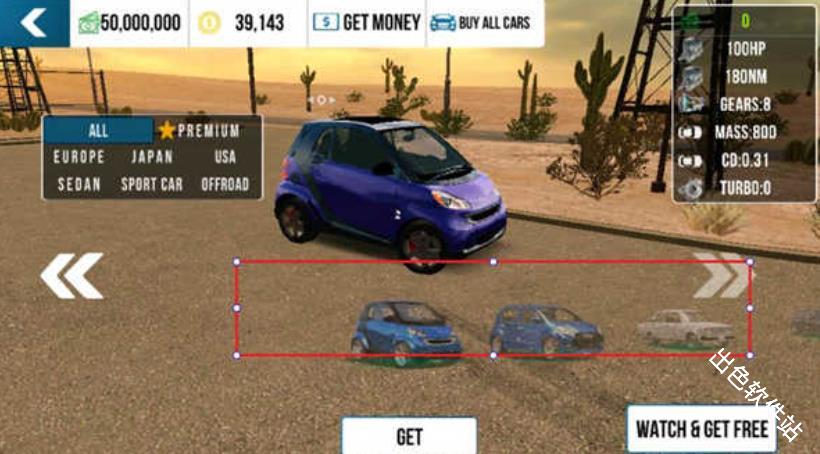Switch to the PREMIUM car filter

pyautogui.click(x=200, y=131)
